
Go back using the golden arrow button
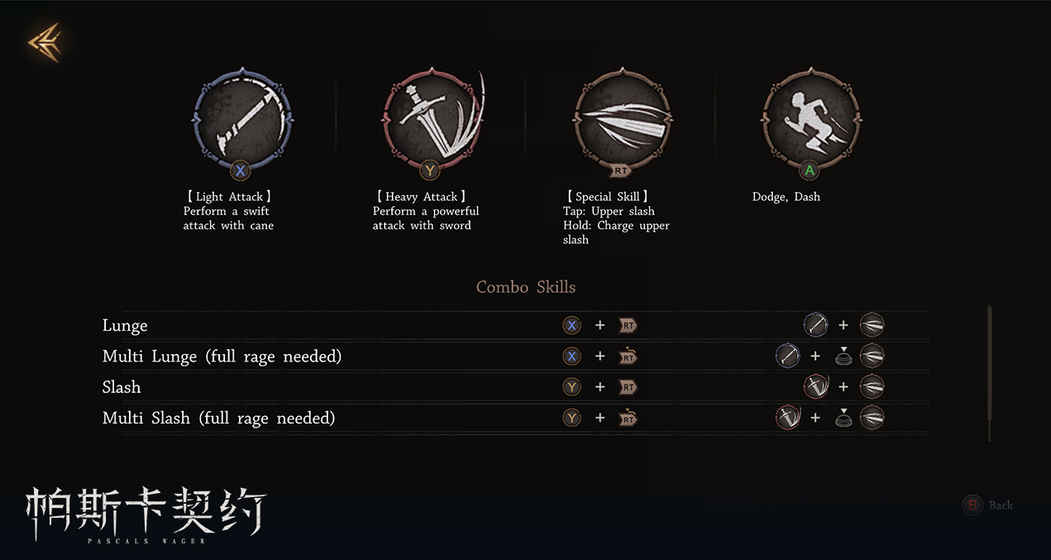point(46,42)
